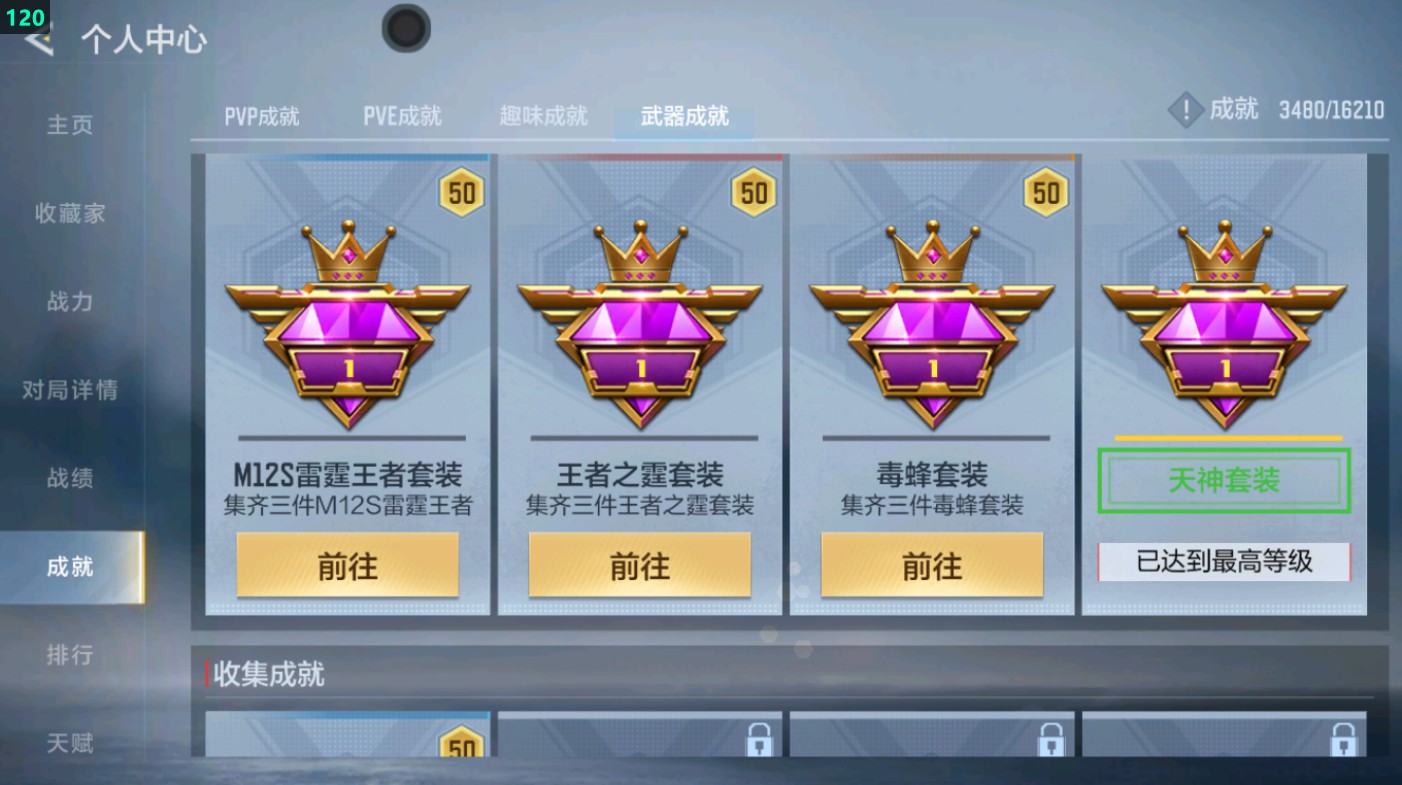Screen dimensions: 1402x785
Task: Open the M12S雷霆王者套装 achievement badge
Action: pos(347,330)
